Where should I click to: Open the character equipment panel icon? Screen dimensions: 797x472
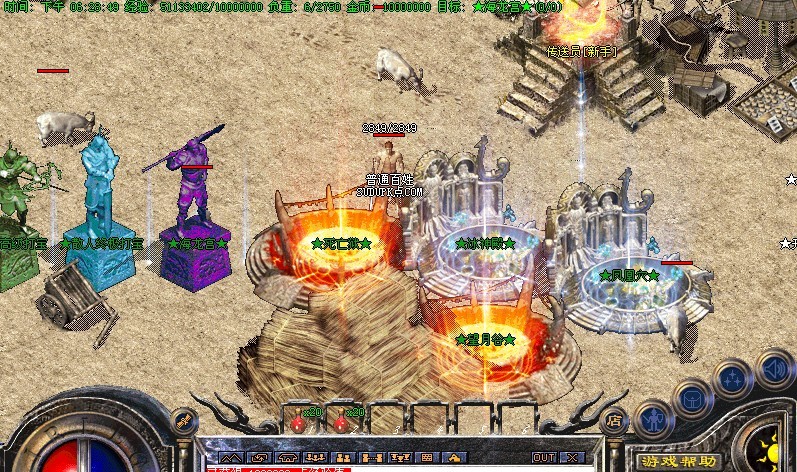[653, 418]
